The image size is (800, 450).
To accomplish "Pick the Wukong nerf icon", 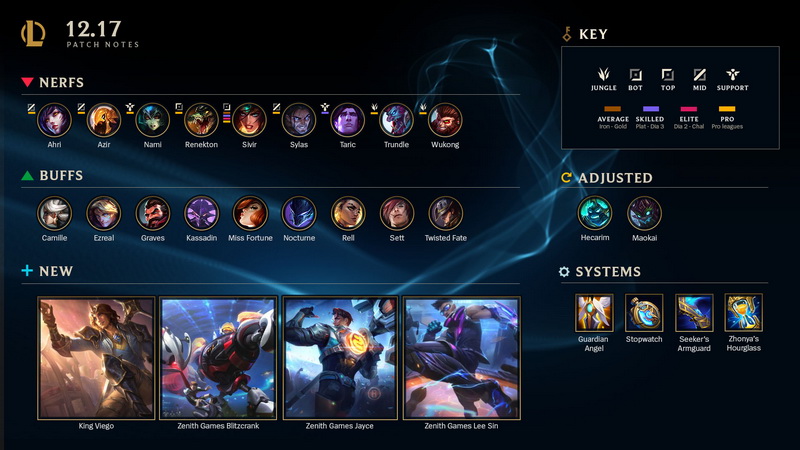I will point(445,120).
